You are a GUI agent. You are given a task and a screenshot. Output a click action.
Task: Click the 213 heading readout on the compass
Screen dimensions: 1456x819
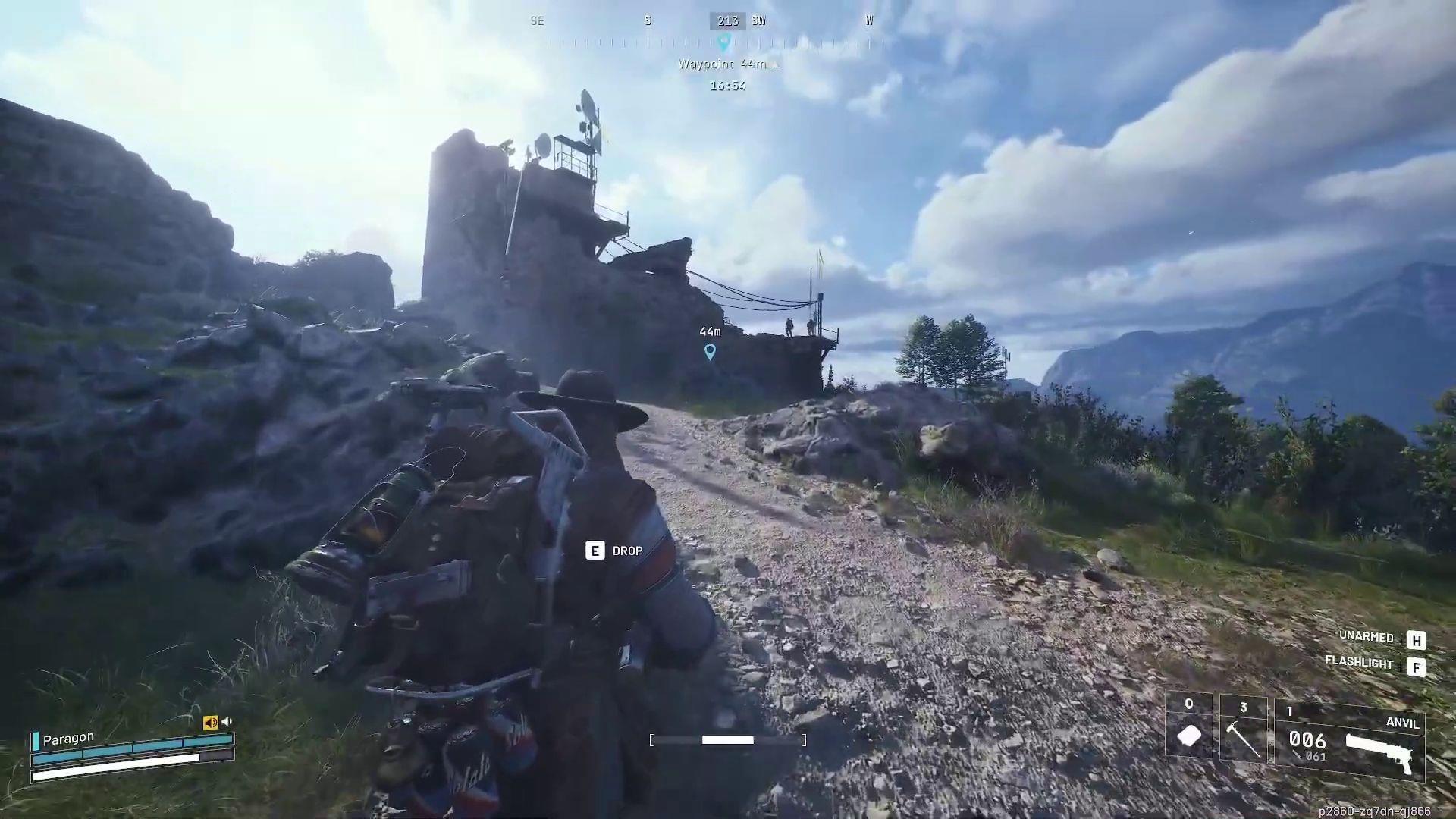[x=726, y=20]
